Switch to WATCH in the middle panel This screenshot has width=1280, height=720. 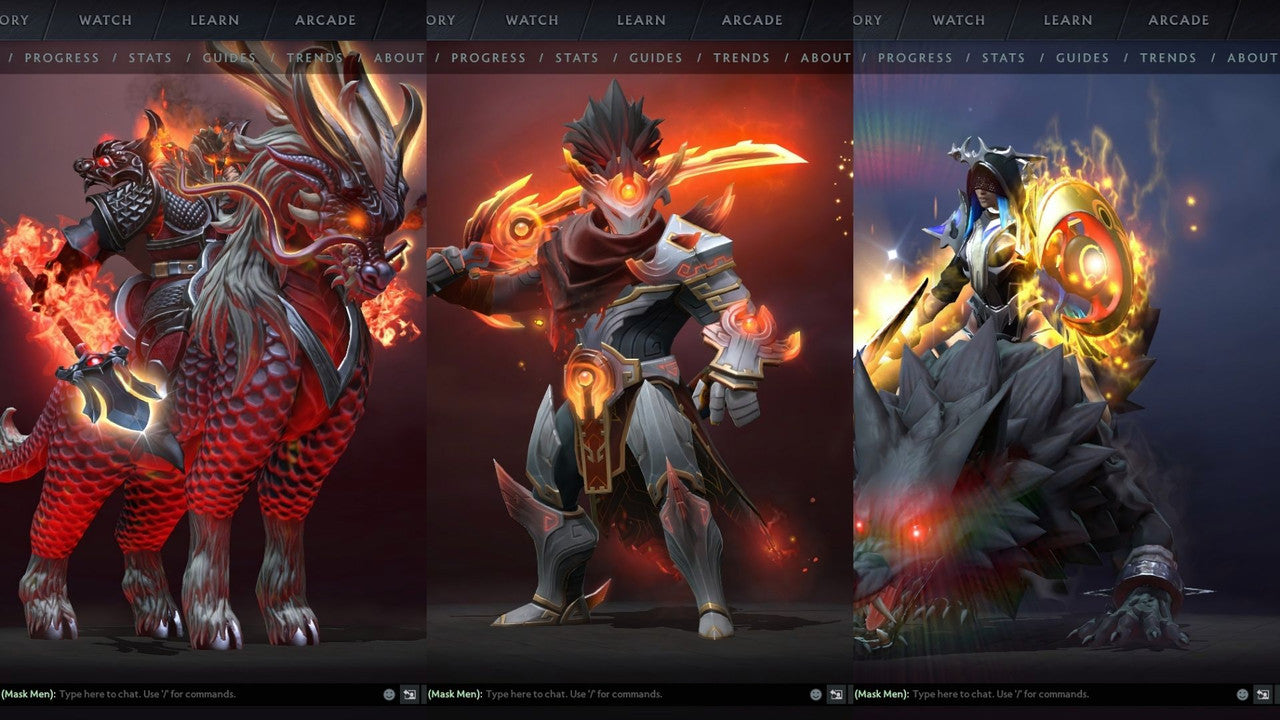[x=531, y=20]
